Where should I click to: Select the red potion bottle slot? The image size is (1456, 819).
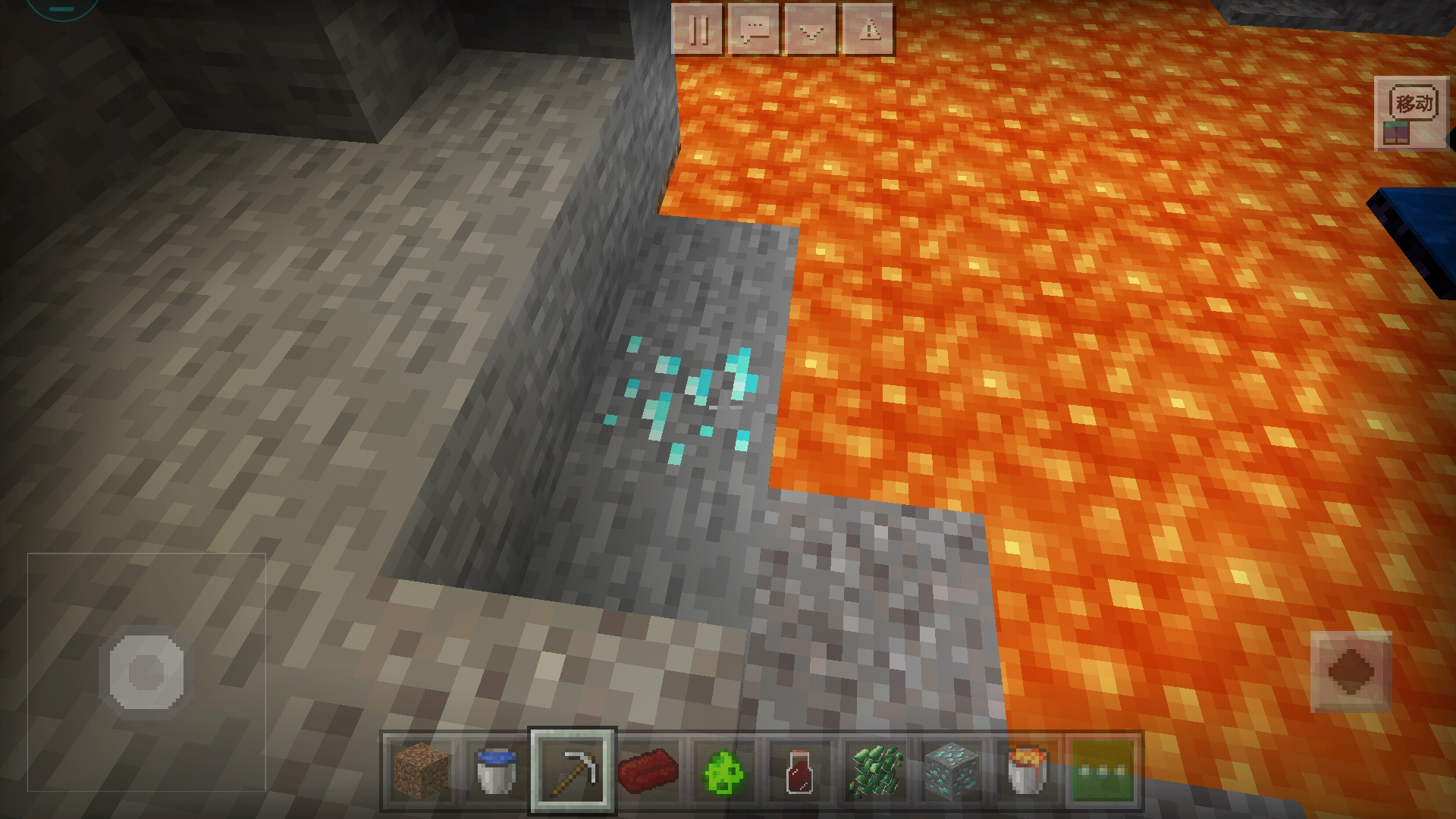[x=799, y=771]
